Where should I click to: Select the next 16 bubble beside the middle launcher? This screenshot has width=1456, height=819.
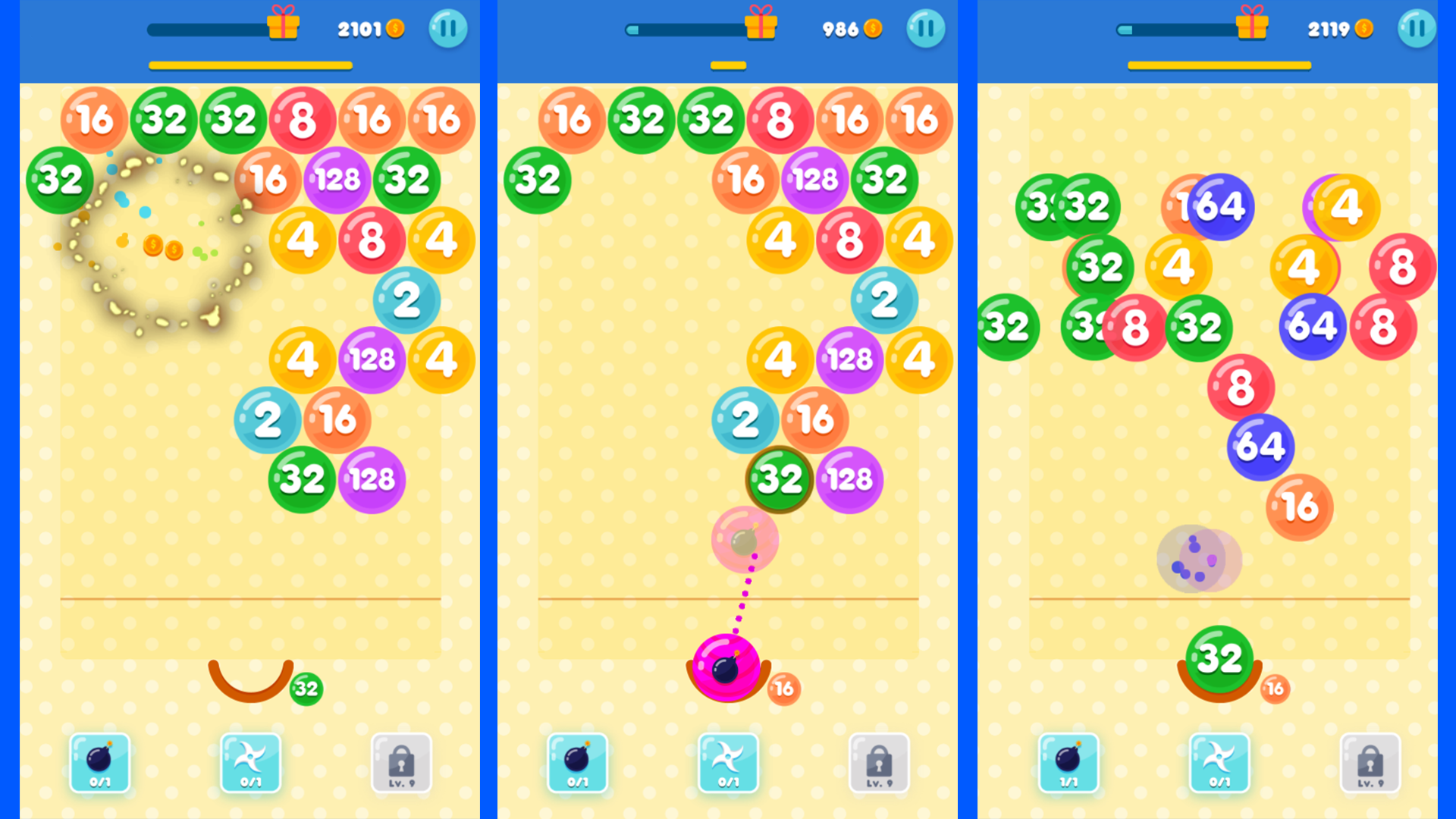tap(782, 689)
